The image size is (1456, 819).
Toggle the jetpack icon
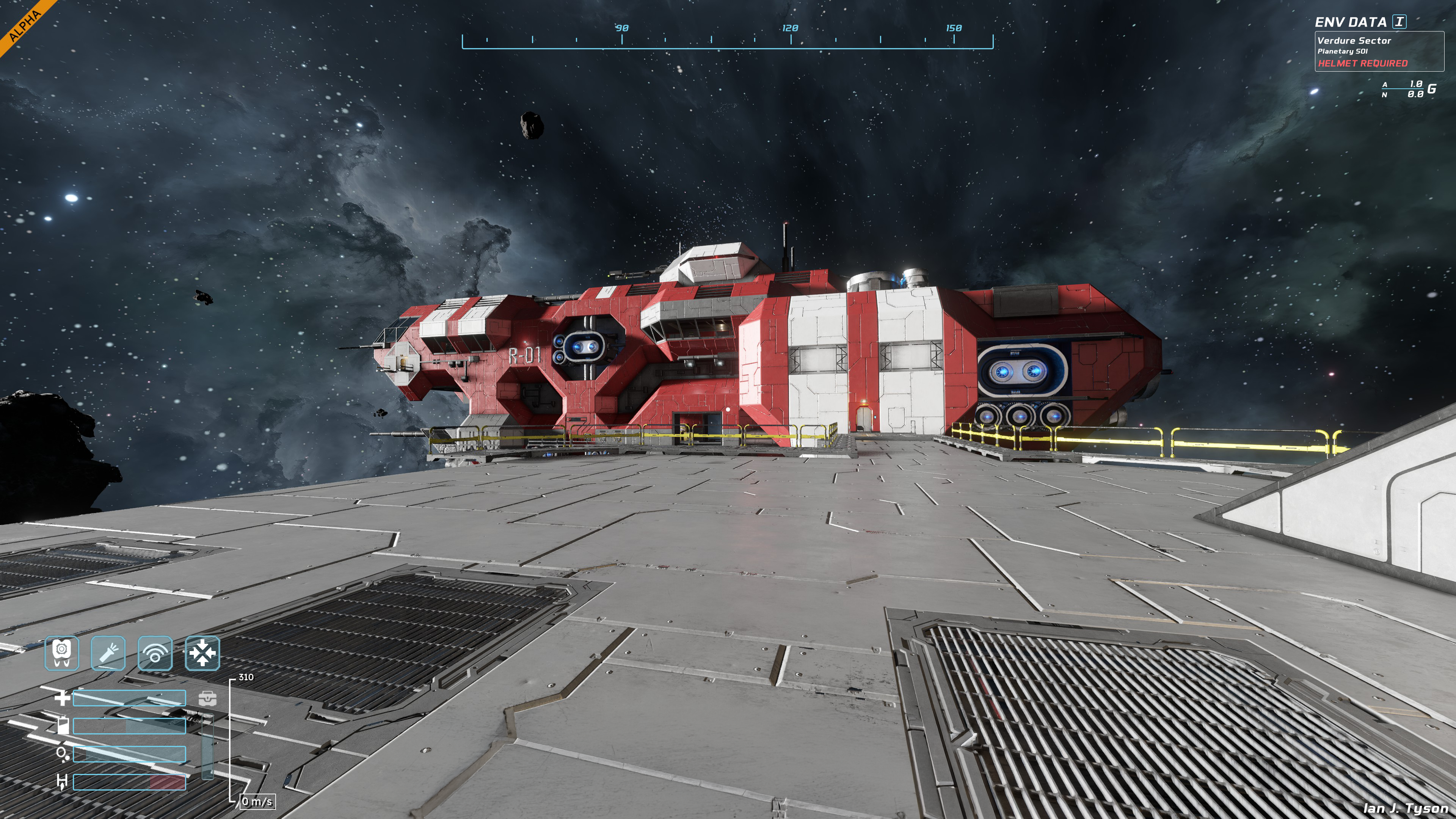click(x=61, y=653)
